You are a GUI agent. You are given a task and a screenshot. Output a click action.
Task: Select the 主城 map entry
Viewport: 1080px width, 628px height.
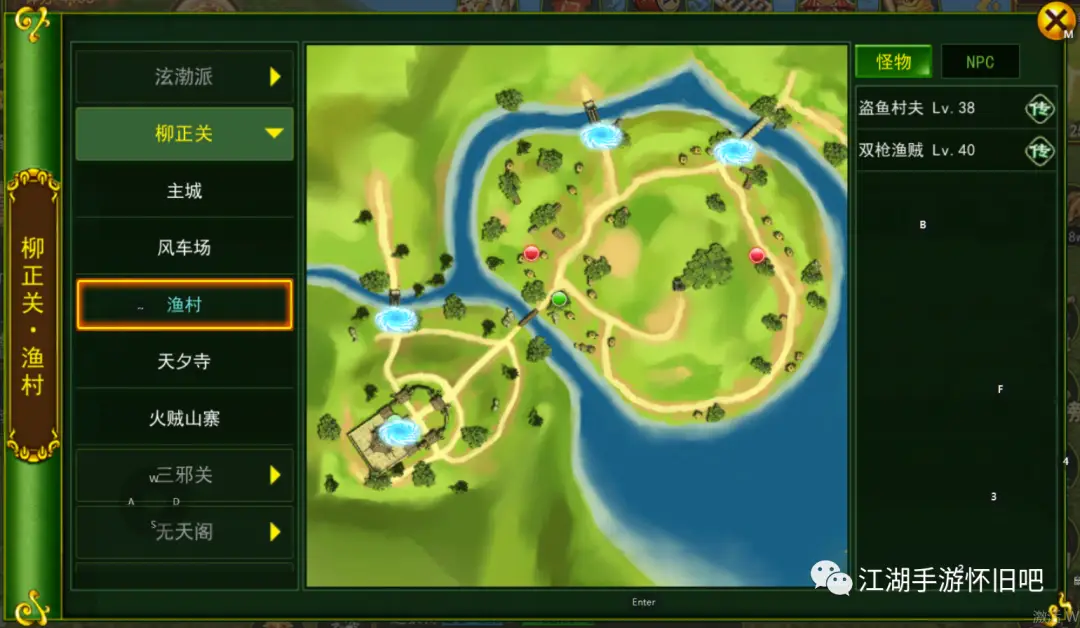point(184,190)
